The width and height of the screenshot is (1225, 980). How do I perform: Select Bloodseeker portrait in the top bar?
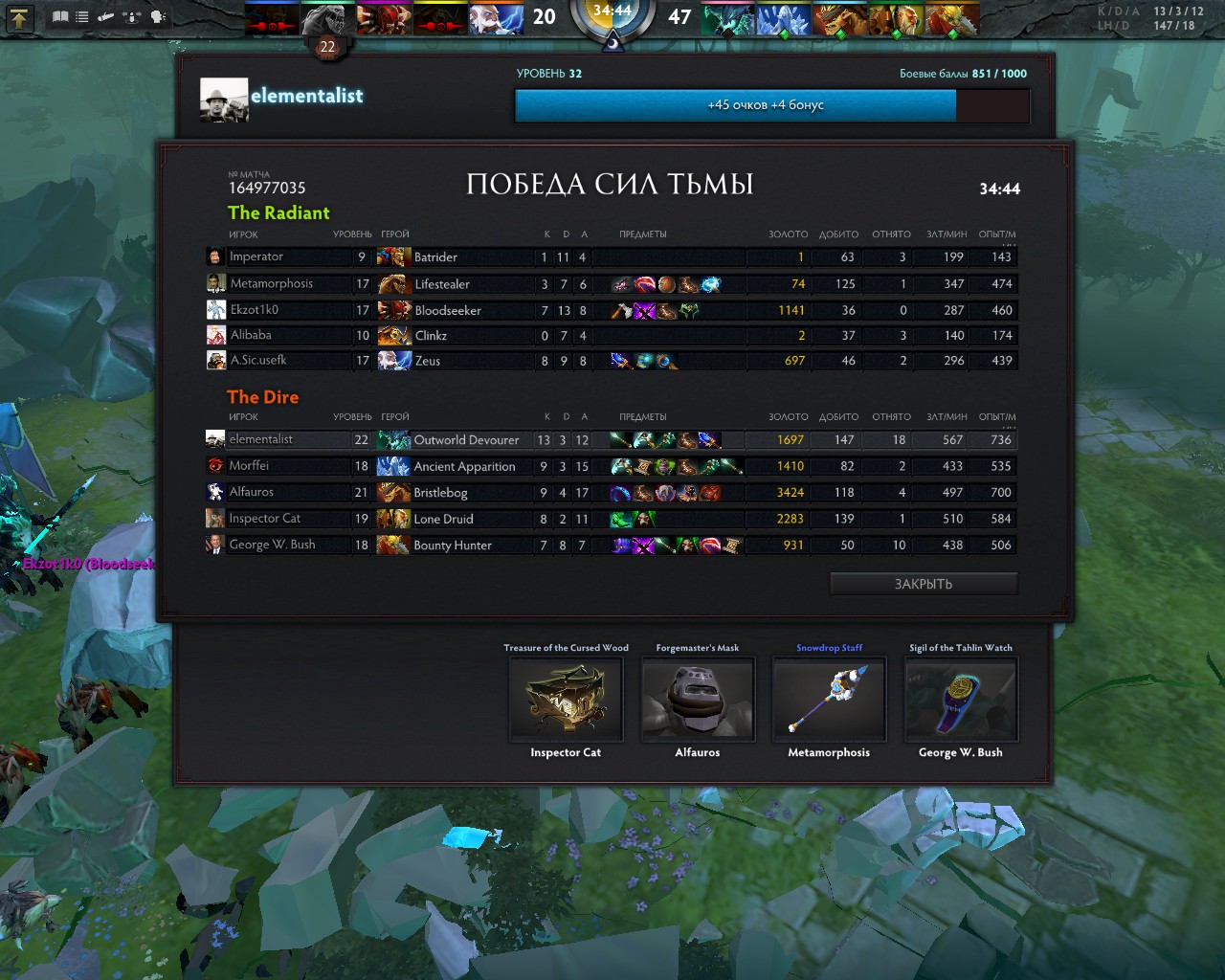[383, 18]
